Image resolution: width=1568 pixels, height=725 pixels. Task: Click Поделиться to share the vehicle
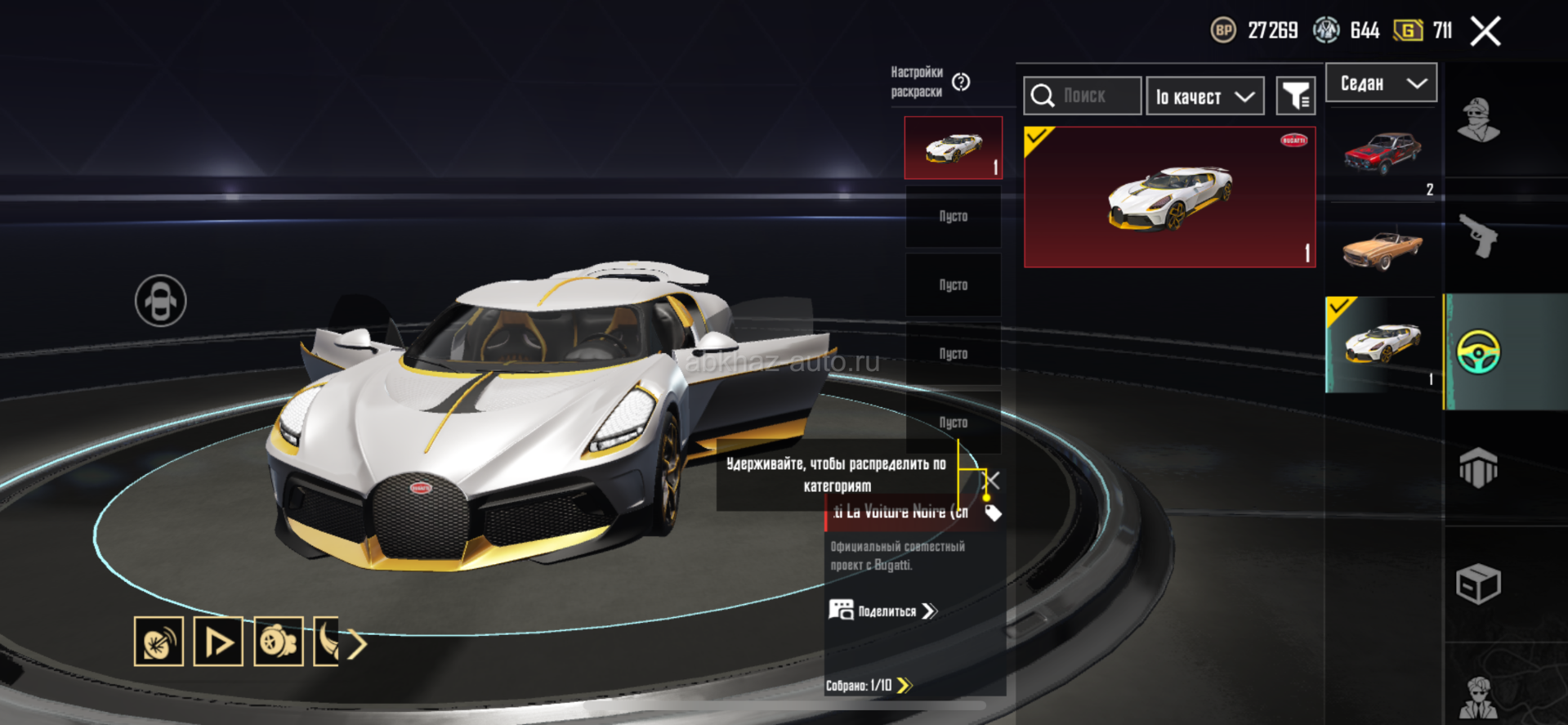[x=884, y=611]
